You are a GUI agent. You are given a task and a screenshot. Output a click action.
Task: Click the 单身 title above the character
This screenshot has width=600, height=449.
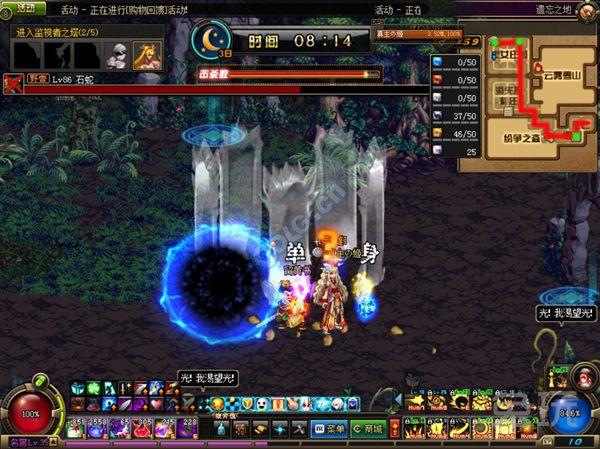(x=330, y=253)
